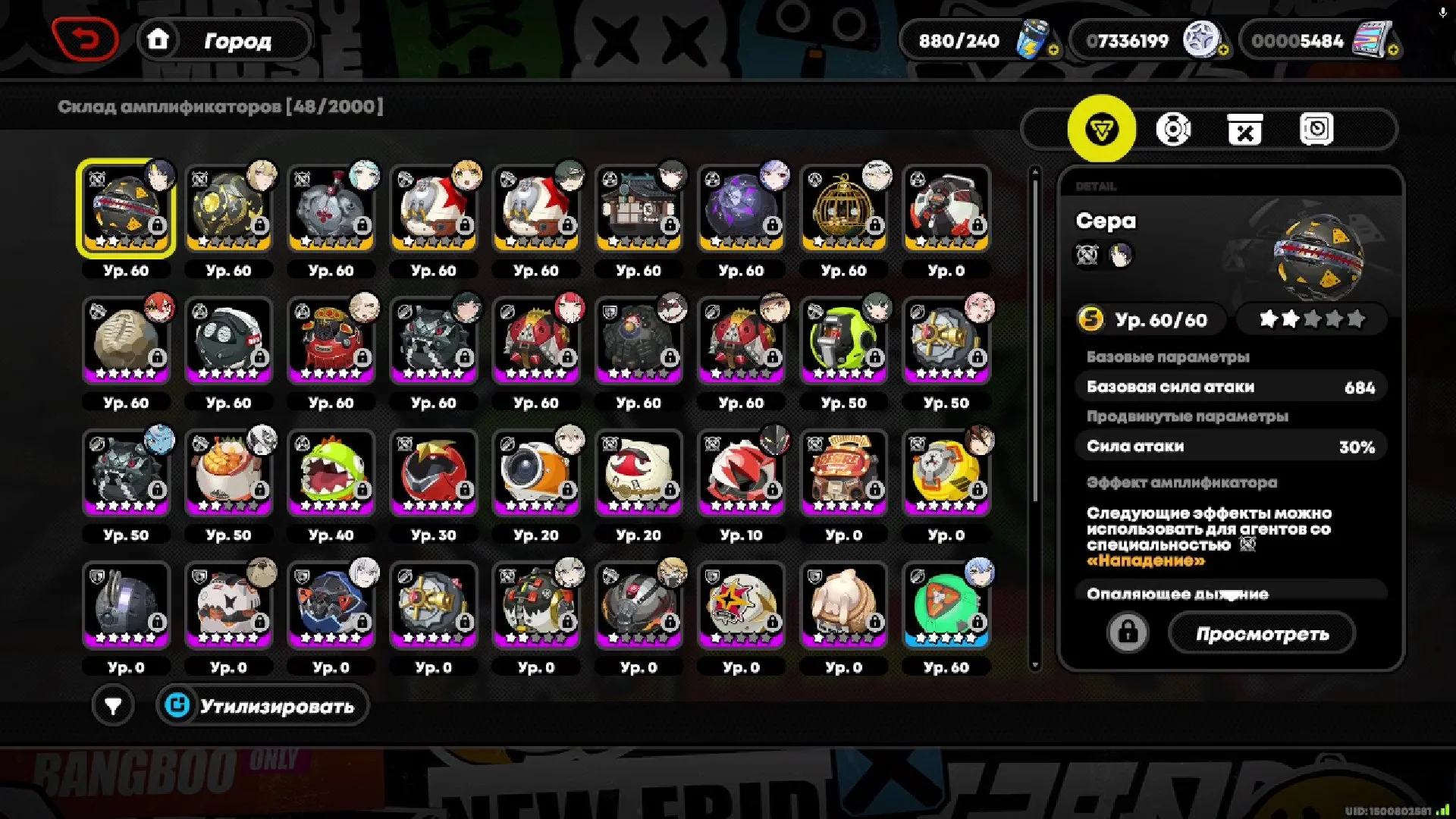Open the Город home icon

coord(158,39)
